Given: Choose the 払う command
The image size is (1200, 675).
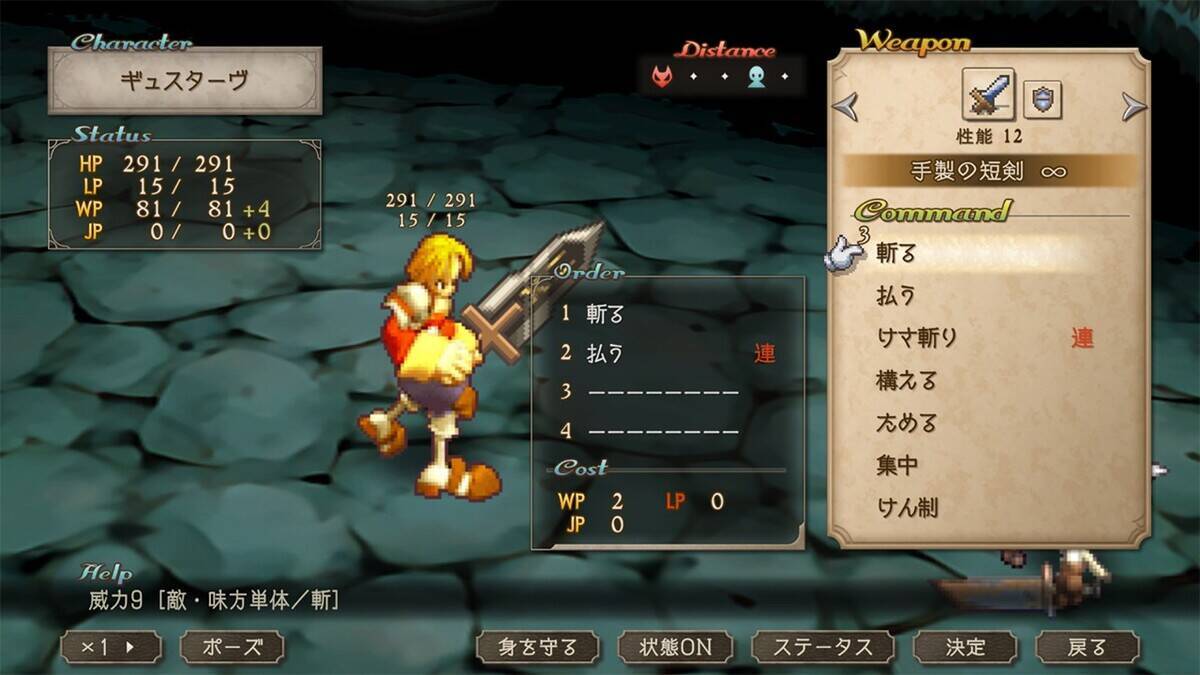Looking at the screenshot, I should click(x=896, y=296).
